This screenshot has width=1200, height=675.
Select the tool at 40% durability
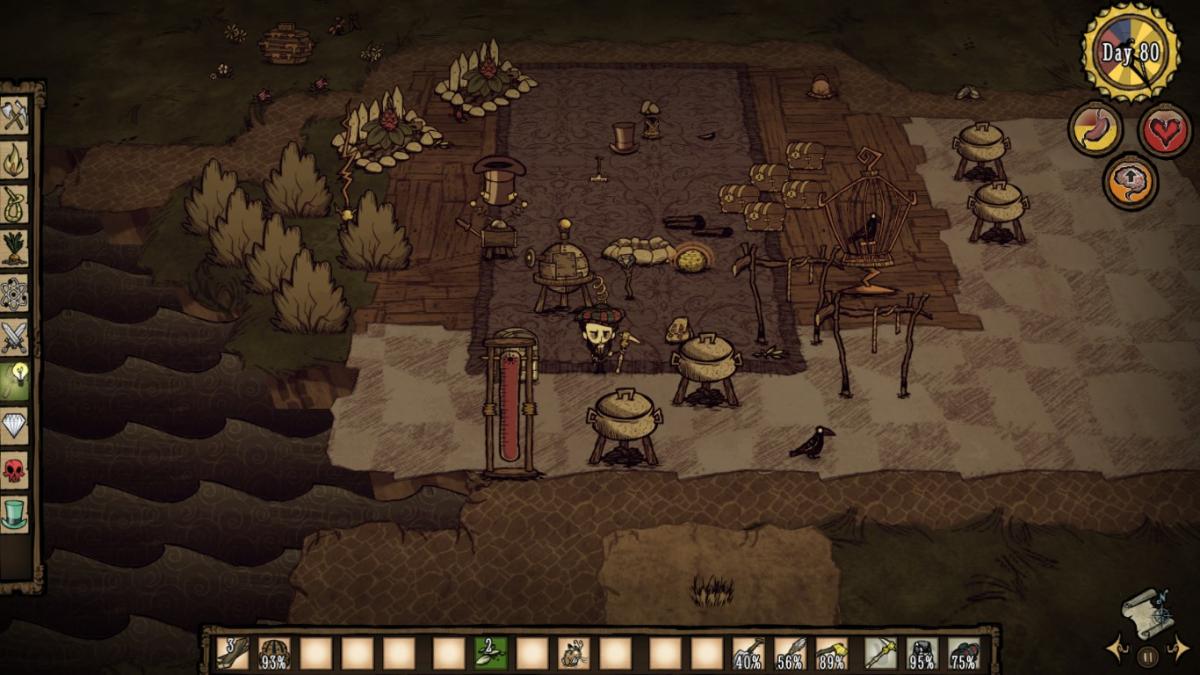748,653
